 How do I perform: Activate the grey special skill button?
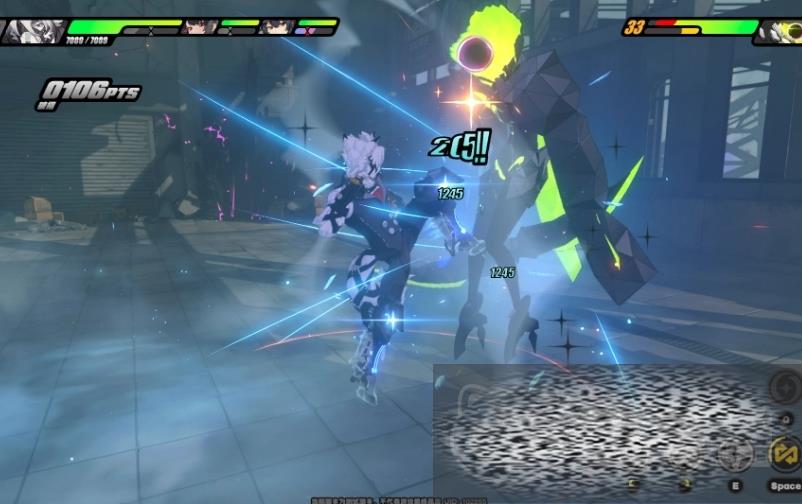(736, 455)
